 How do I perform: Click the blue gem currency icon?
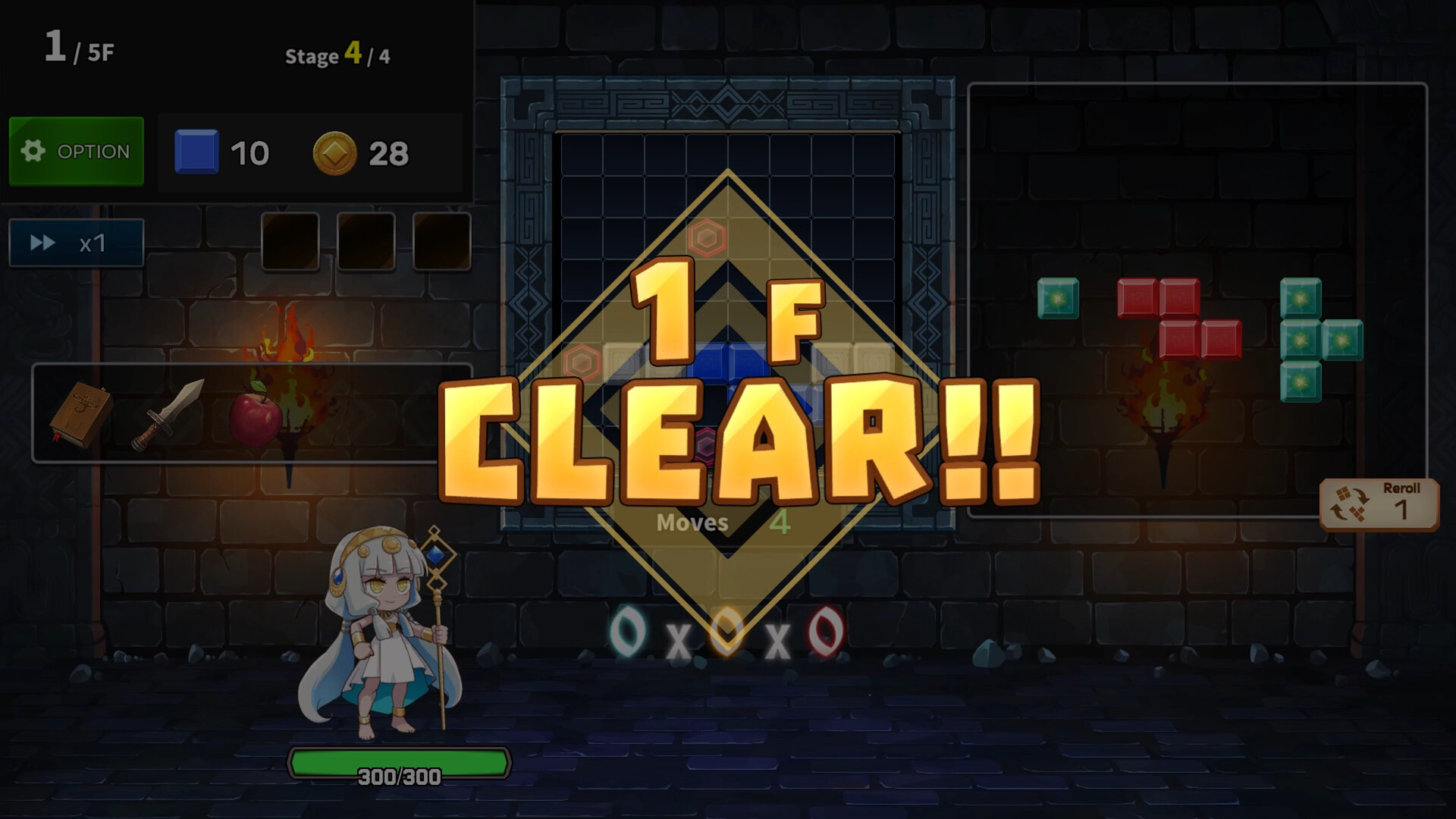point(196,152)
